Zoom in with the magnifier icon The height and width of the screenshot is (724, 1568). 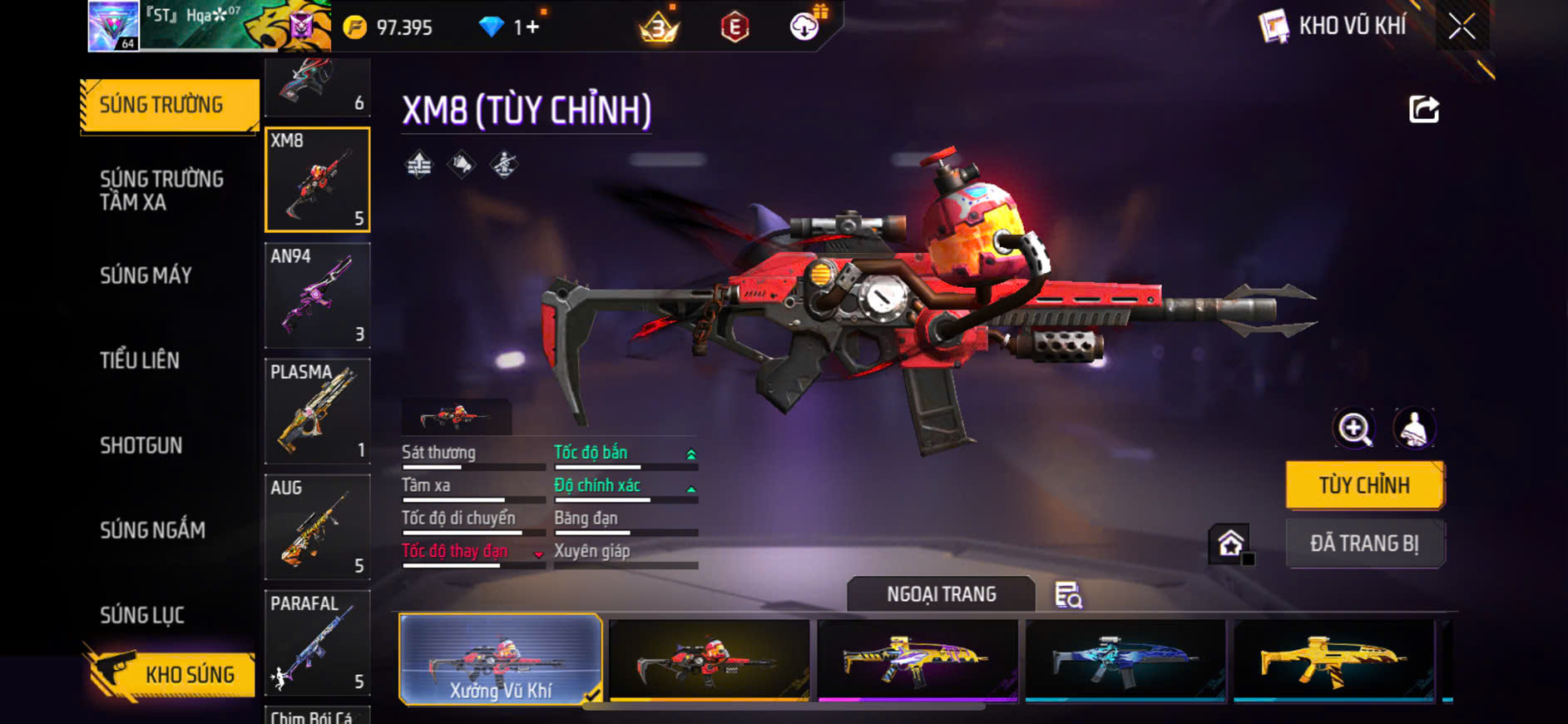click(x=1354, y=429)
